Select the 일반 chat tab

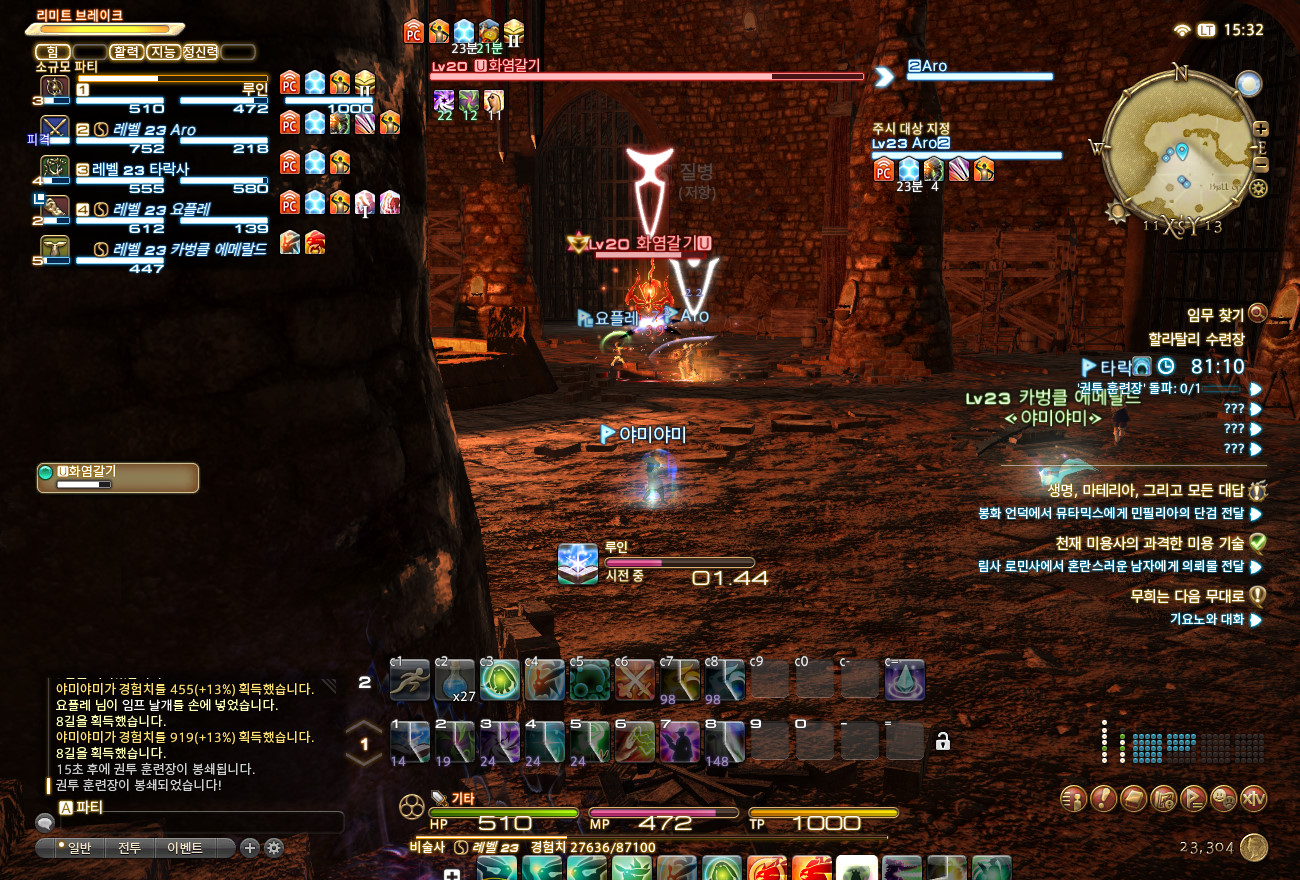tap(74, 848)
